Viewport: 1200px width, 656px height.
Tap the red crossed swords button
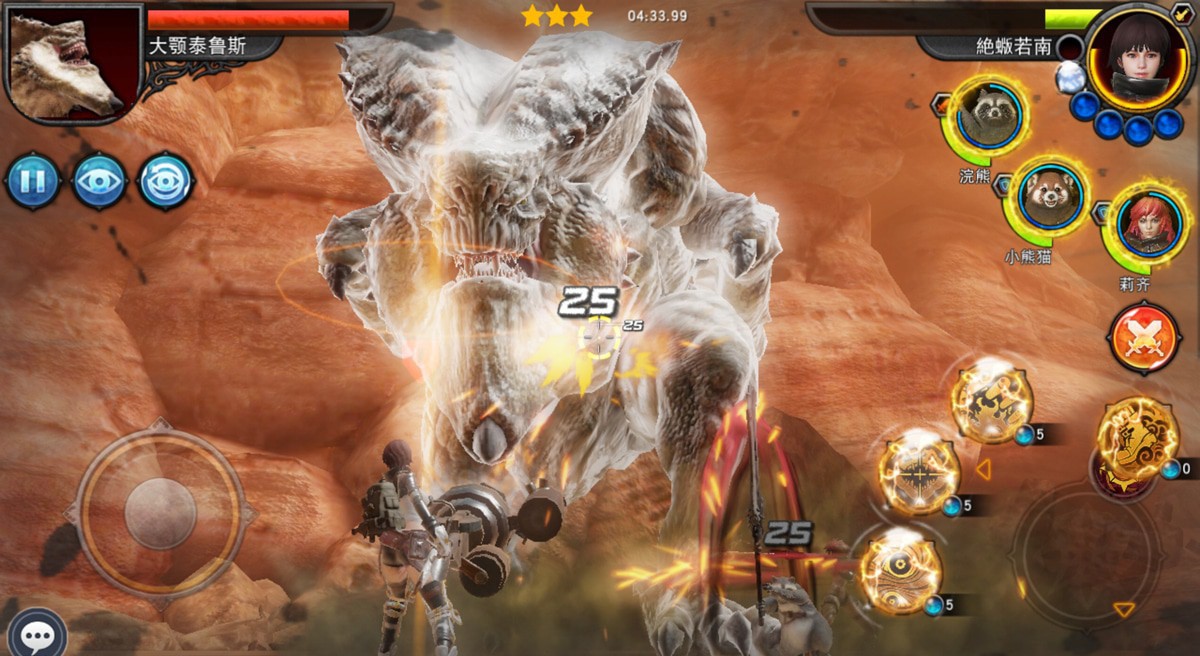tap(1143, 337)
